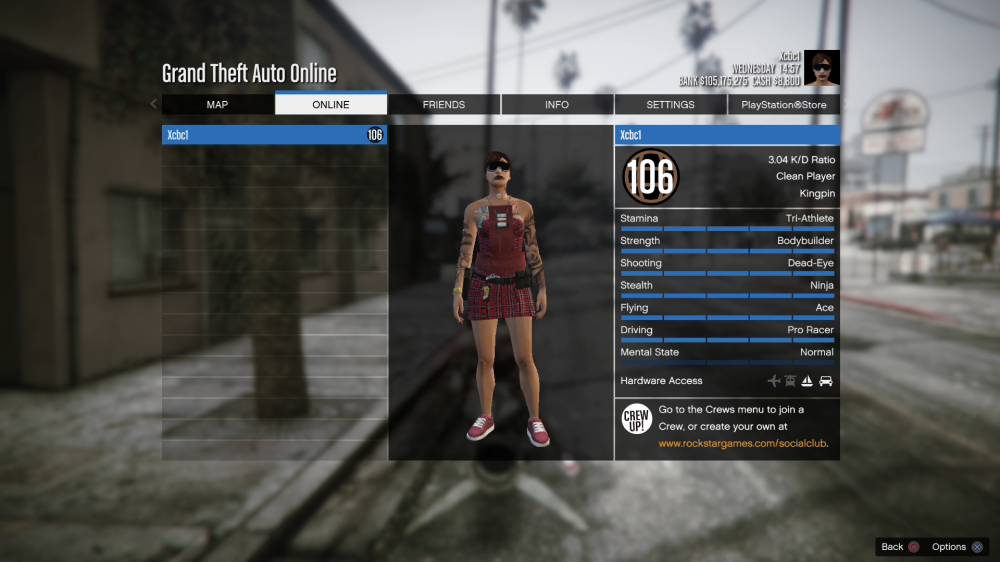Go to the SETTINGS tab
The image size is (1000, 562).
(x=670, y=104)
